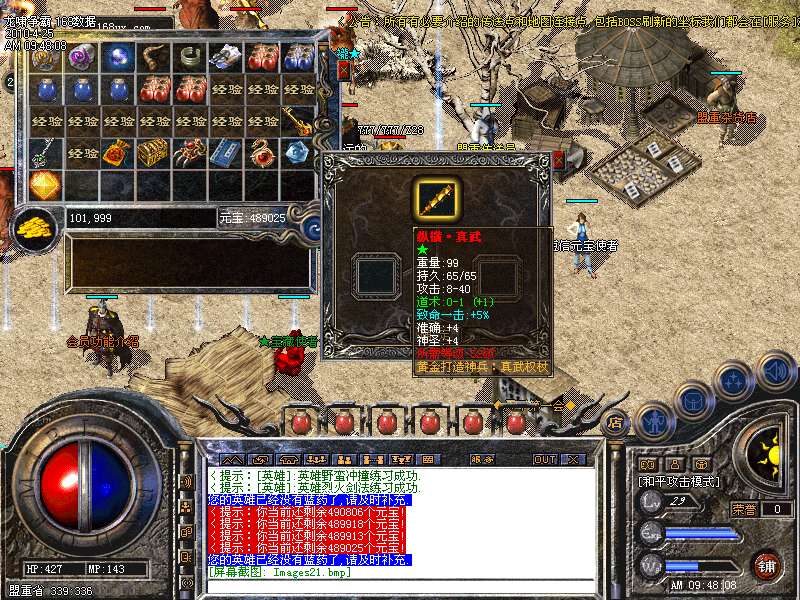800x600 pixels.
Task: Click the red 铺 stall button
Action: pyautogui.click(x=766, y=563)
